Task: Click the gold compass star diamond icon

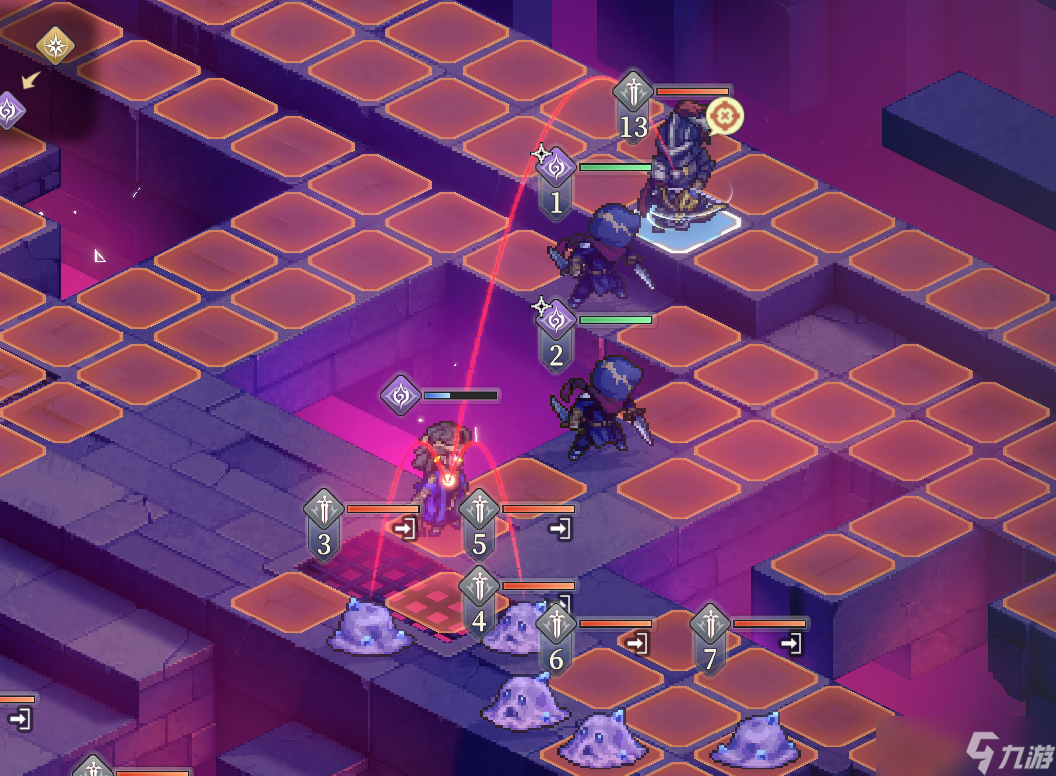Action: 54,46
